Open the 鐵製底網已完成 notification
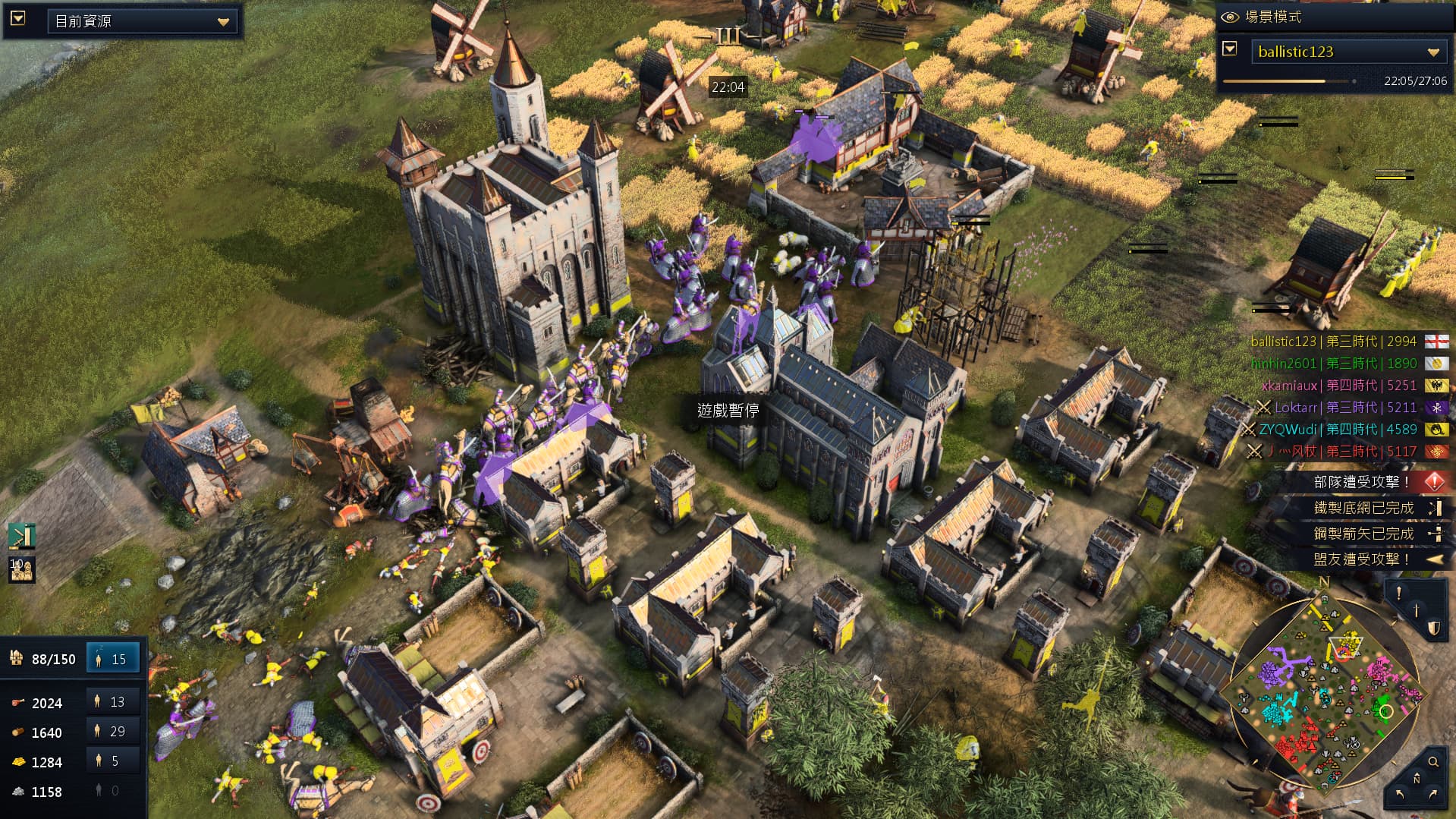Viewport: 1456px width, 819px height. click(x=1363, y=508)
